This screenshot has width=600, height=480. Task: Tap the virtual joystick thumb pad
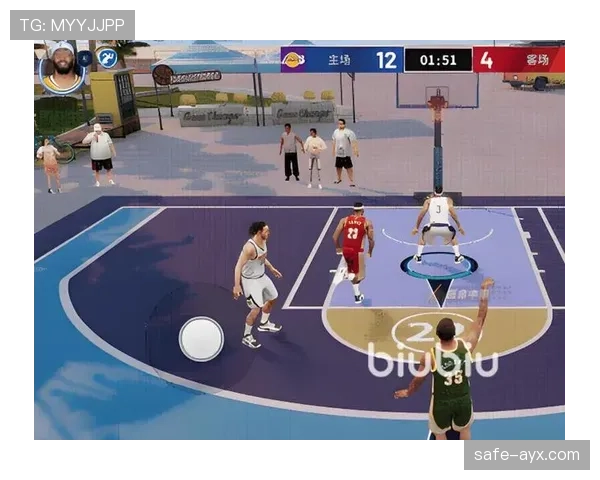tap(201, 339)
